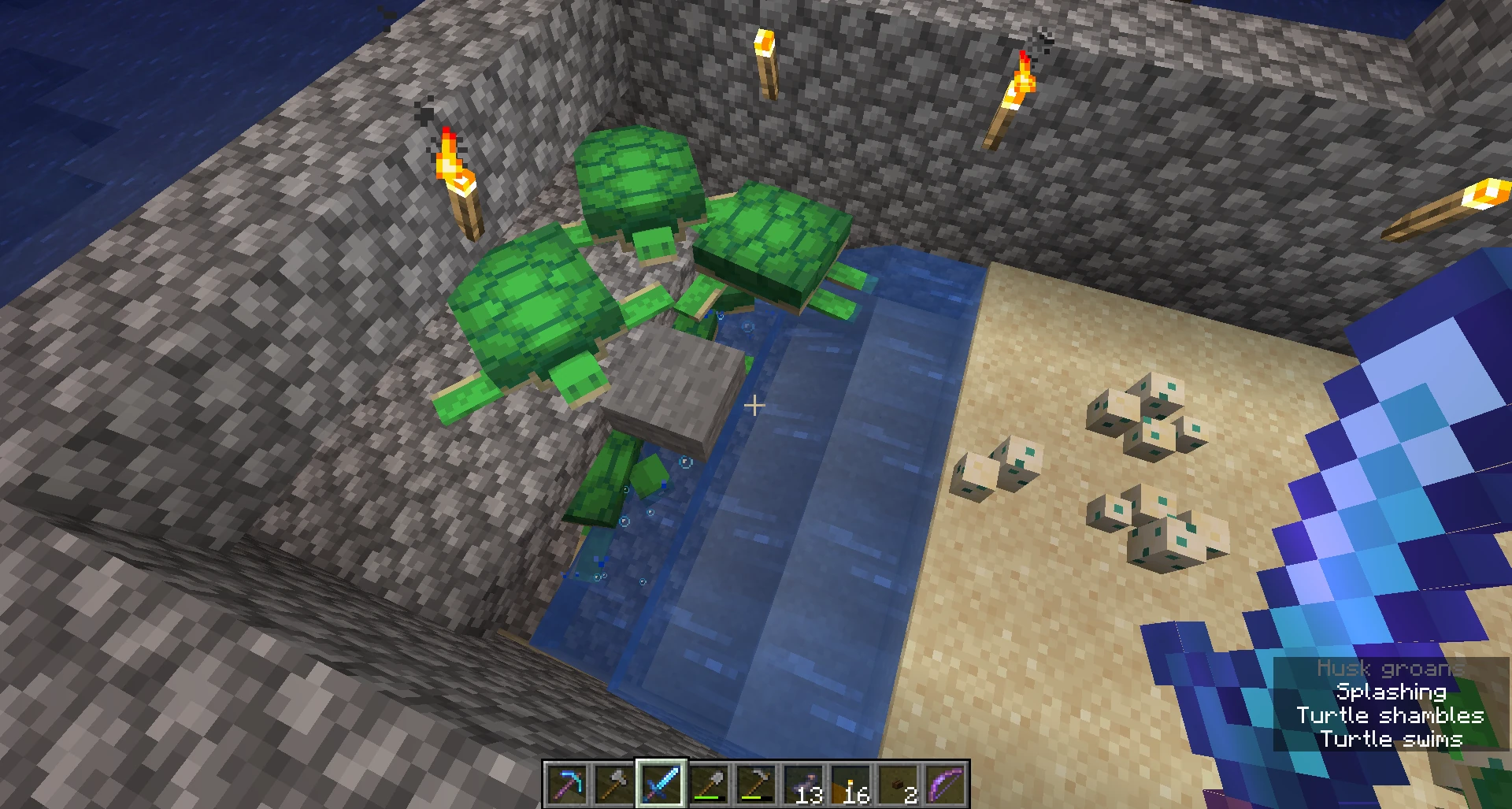Click the equipped enchanted diamond sword slot
The width and height of the screenshot is (1512, 809).
point(661,785)
